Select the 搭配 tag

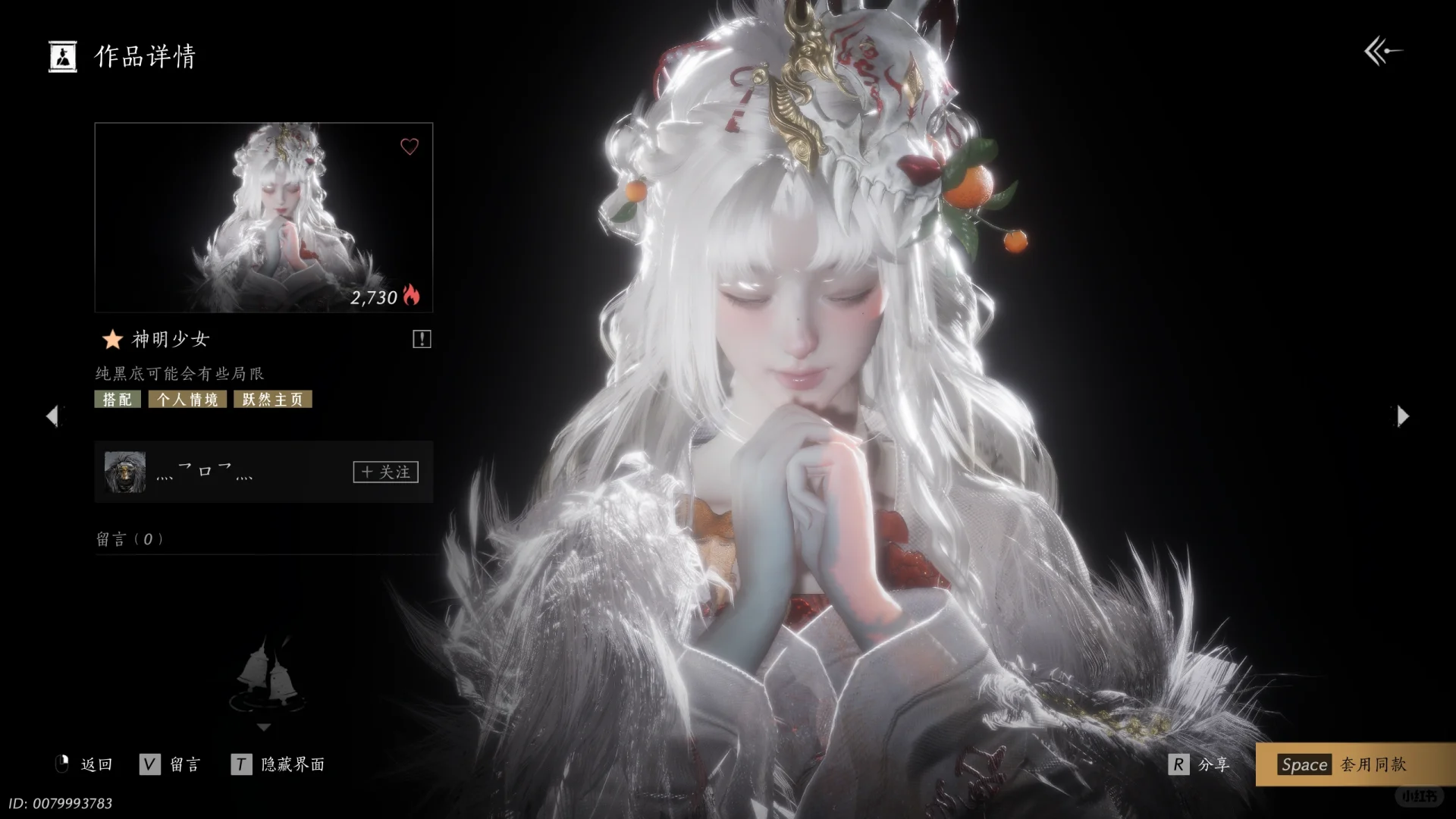click(118, 400)
